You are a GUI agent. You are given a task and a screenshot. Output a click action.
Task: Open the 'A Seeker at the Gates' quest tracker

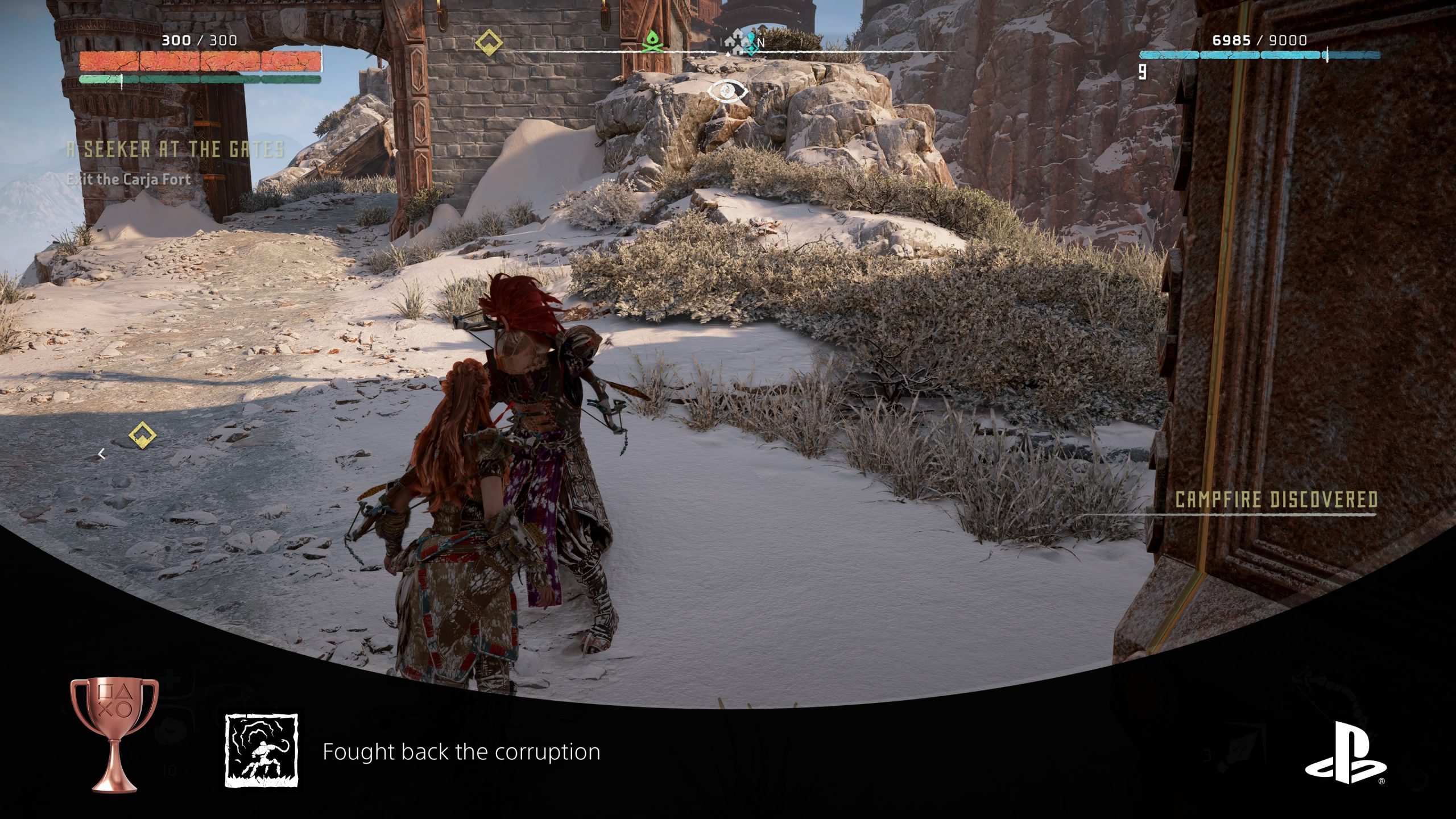point(175,150)
